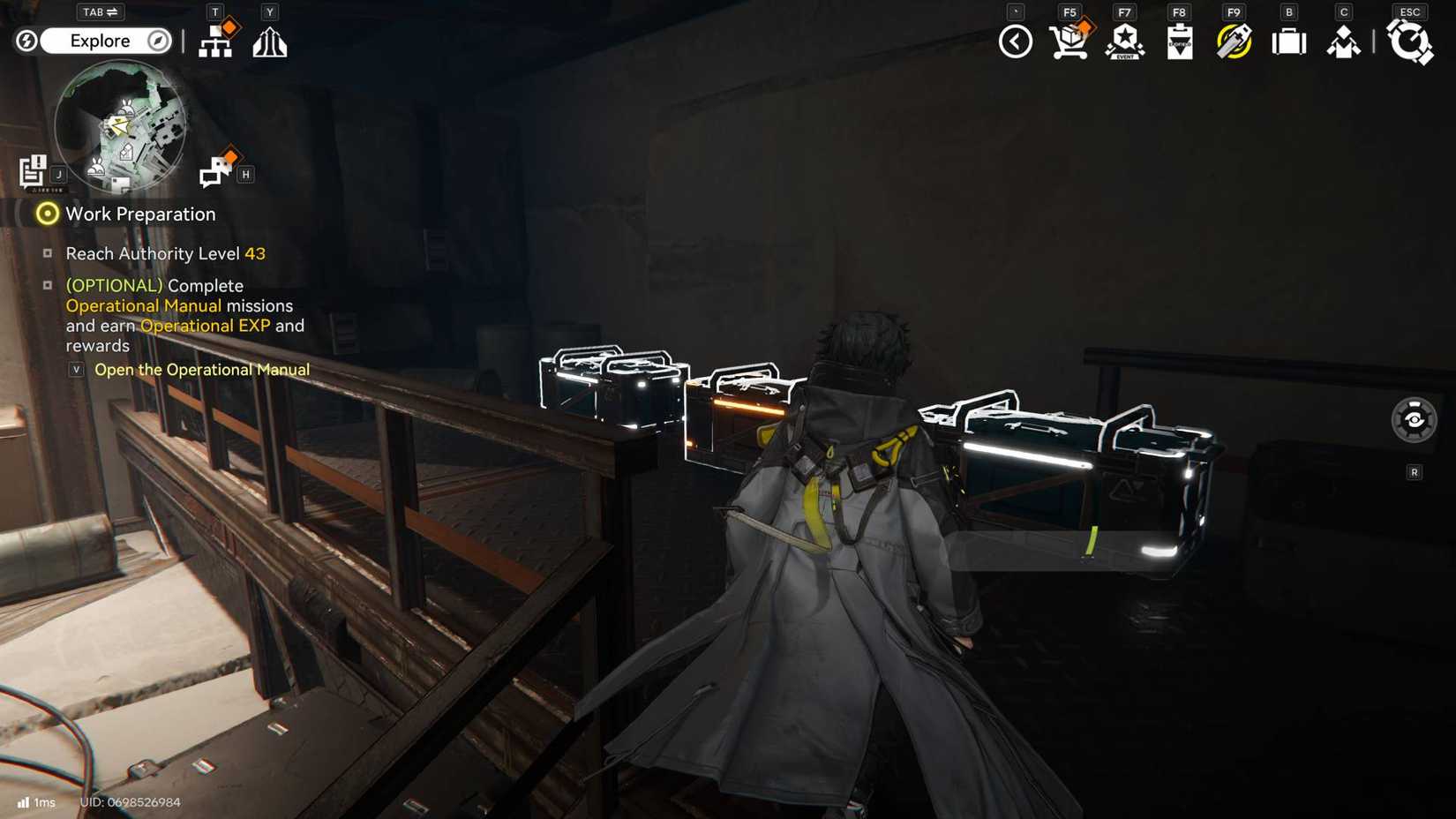Open the shopping cart store
1456x819 pixels.
(1069, 41)
